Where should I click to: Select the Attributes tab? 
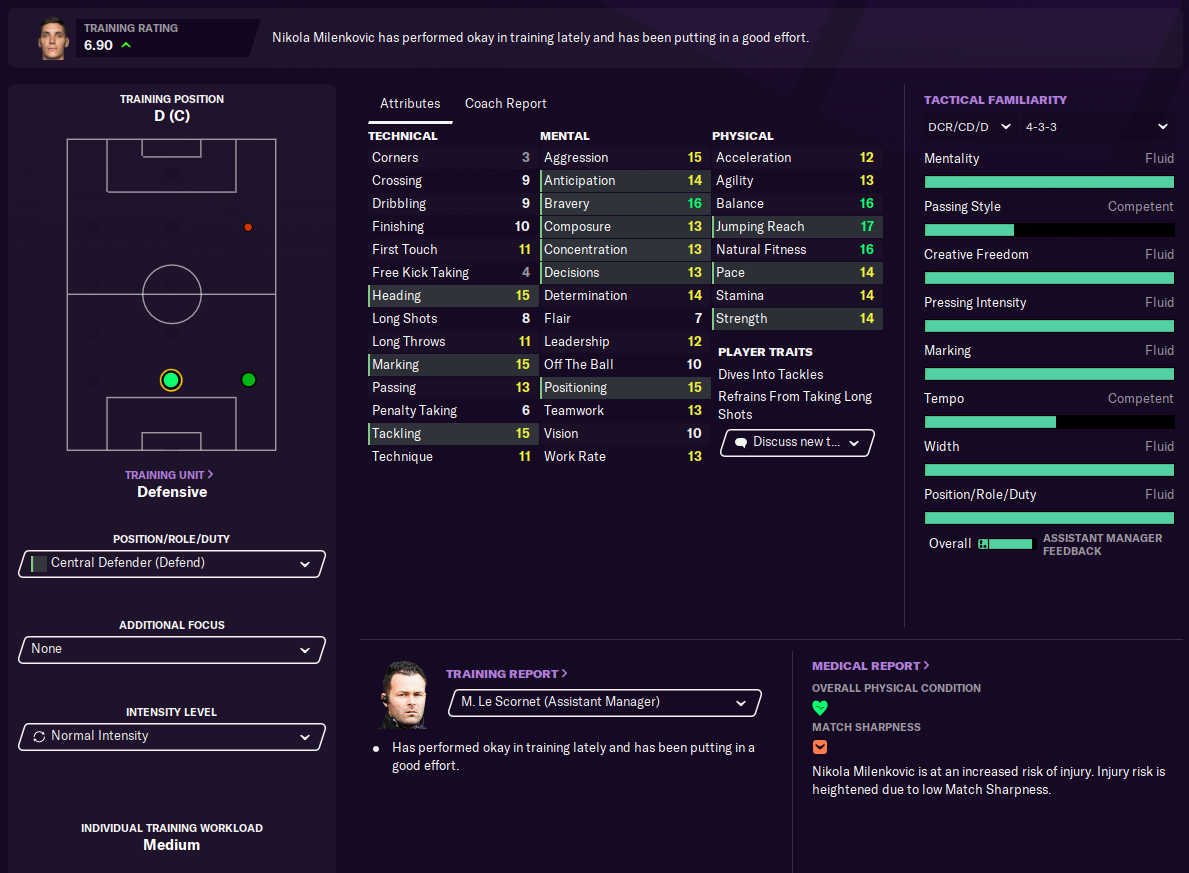pyautogui.click(x=410, y=104)
